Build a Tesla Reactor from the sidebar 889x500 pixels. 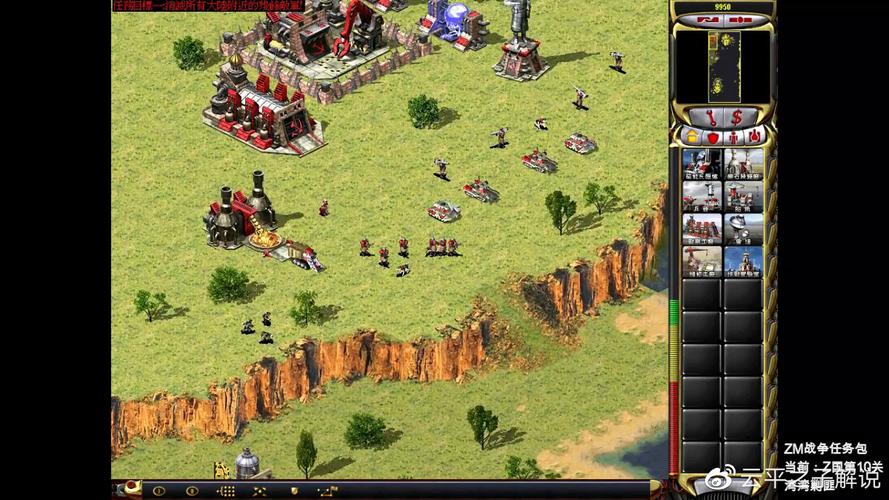point(702,163)
